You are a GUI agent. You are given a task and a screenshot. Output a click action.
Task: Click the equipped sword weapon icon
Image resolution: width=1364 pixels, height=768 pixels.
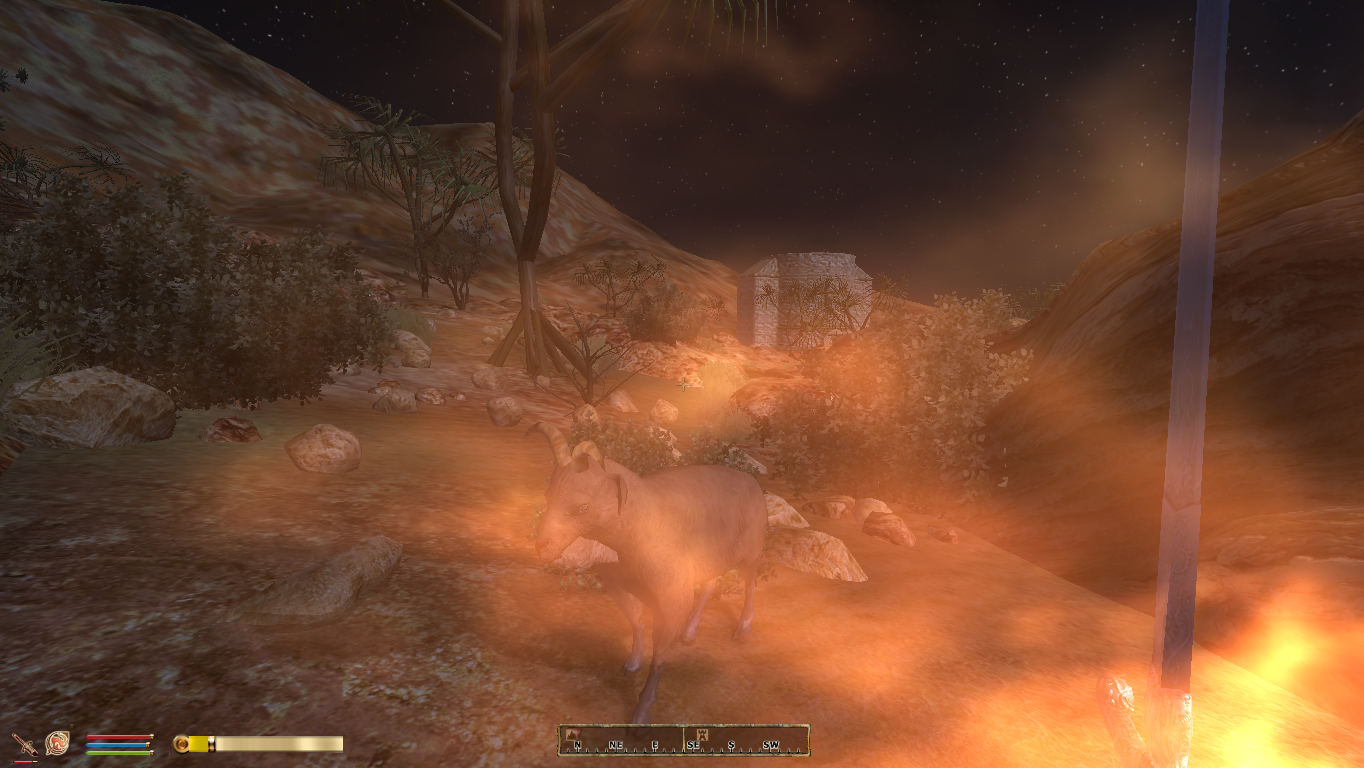[x=24, y=743]
